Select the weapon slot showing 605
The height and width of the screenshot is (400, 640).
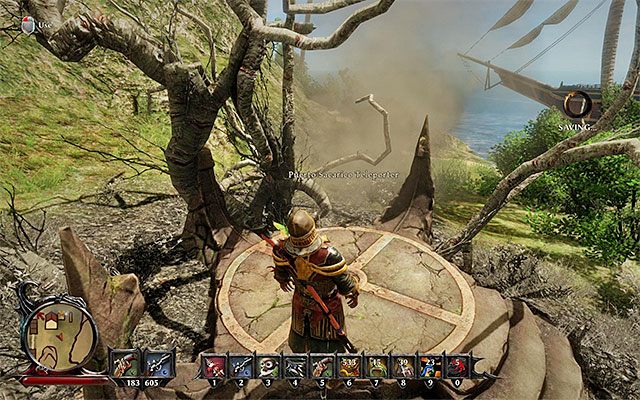157,363
